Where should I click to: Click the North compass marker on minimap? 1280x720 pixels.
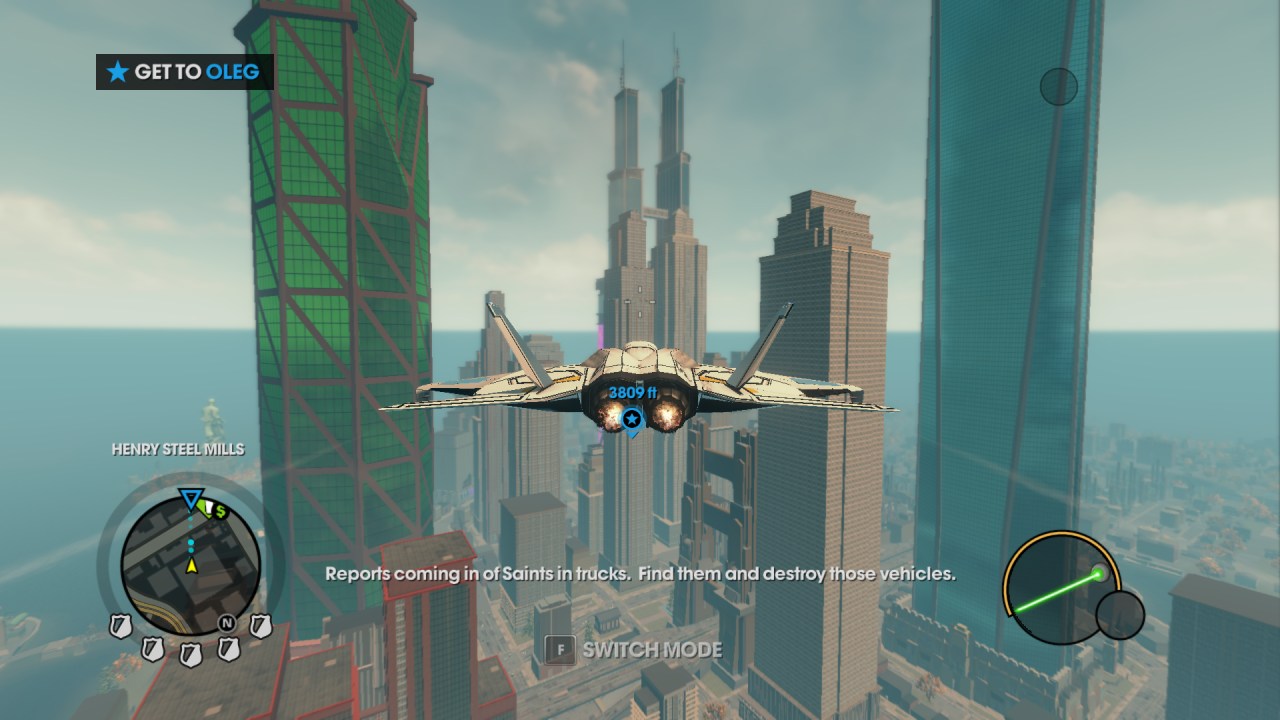pyautogui.click(x=227, y=623)
